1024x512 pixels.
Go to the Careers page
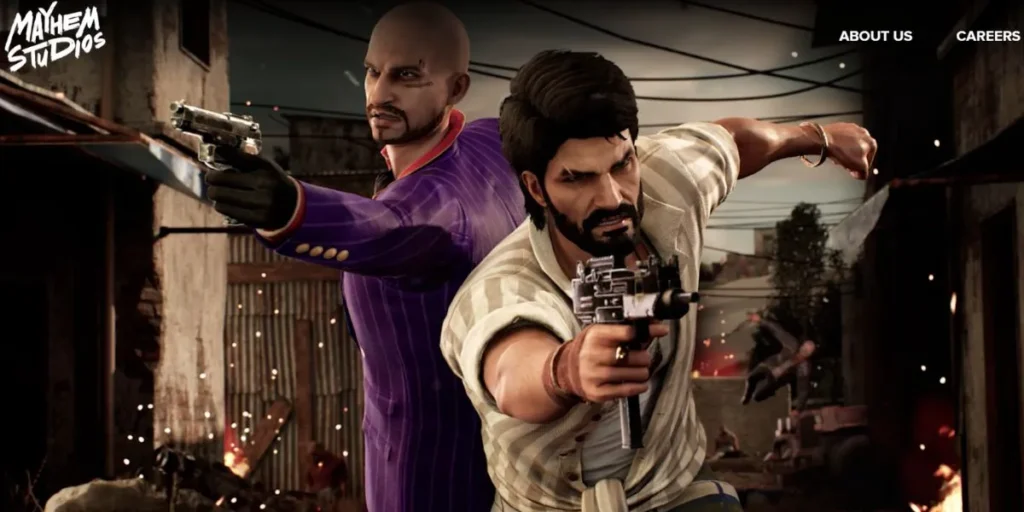tap(987, 36)
